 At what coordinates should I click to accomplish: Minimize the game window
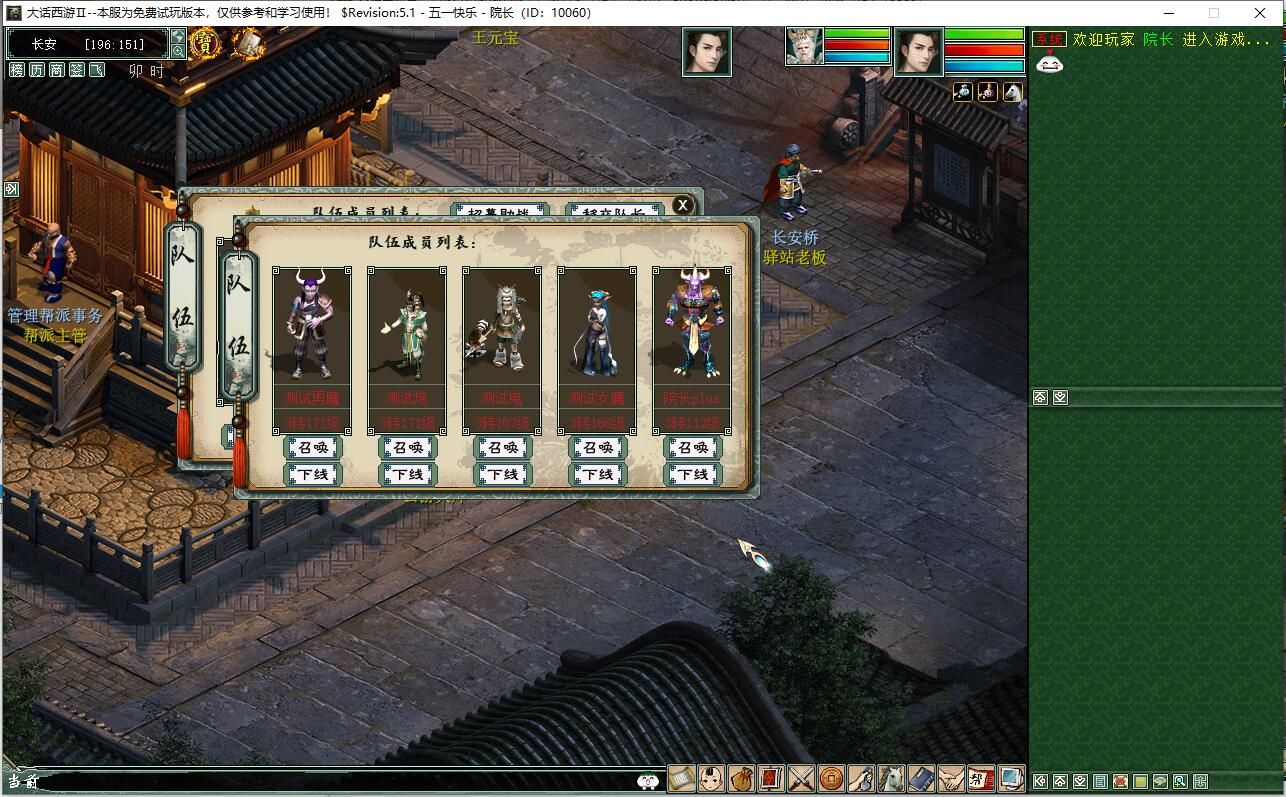coord(1168,13)
